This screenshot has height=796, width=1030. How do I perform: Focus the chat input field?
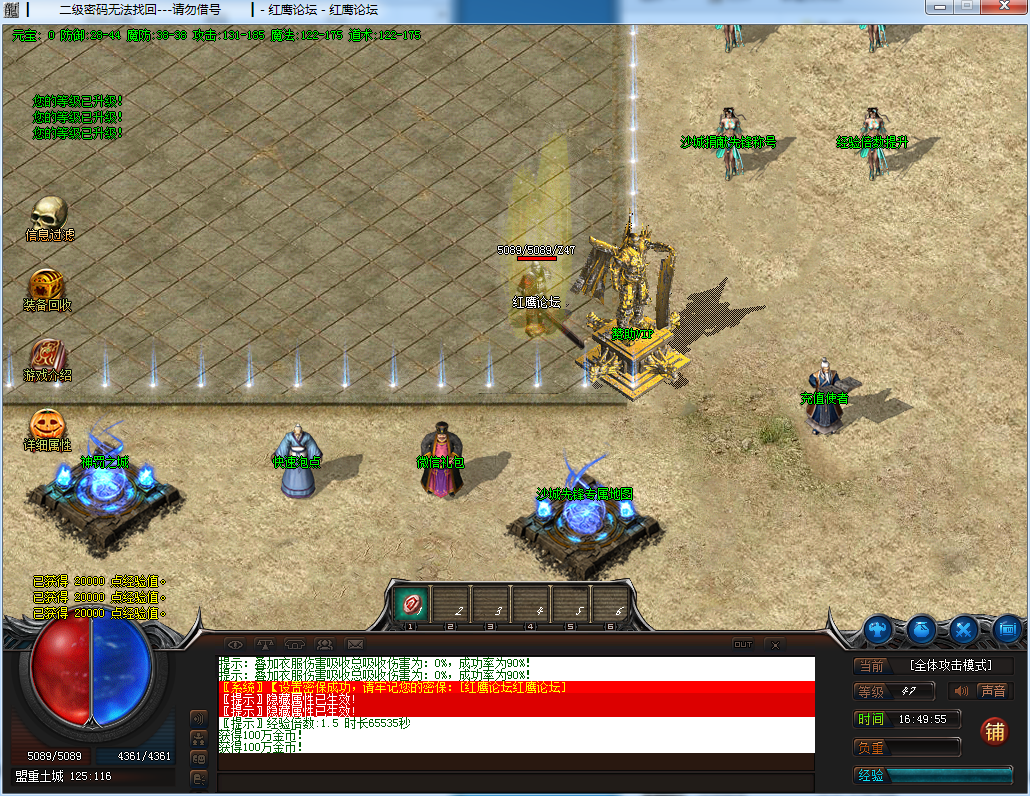pos(515,781)
